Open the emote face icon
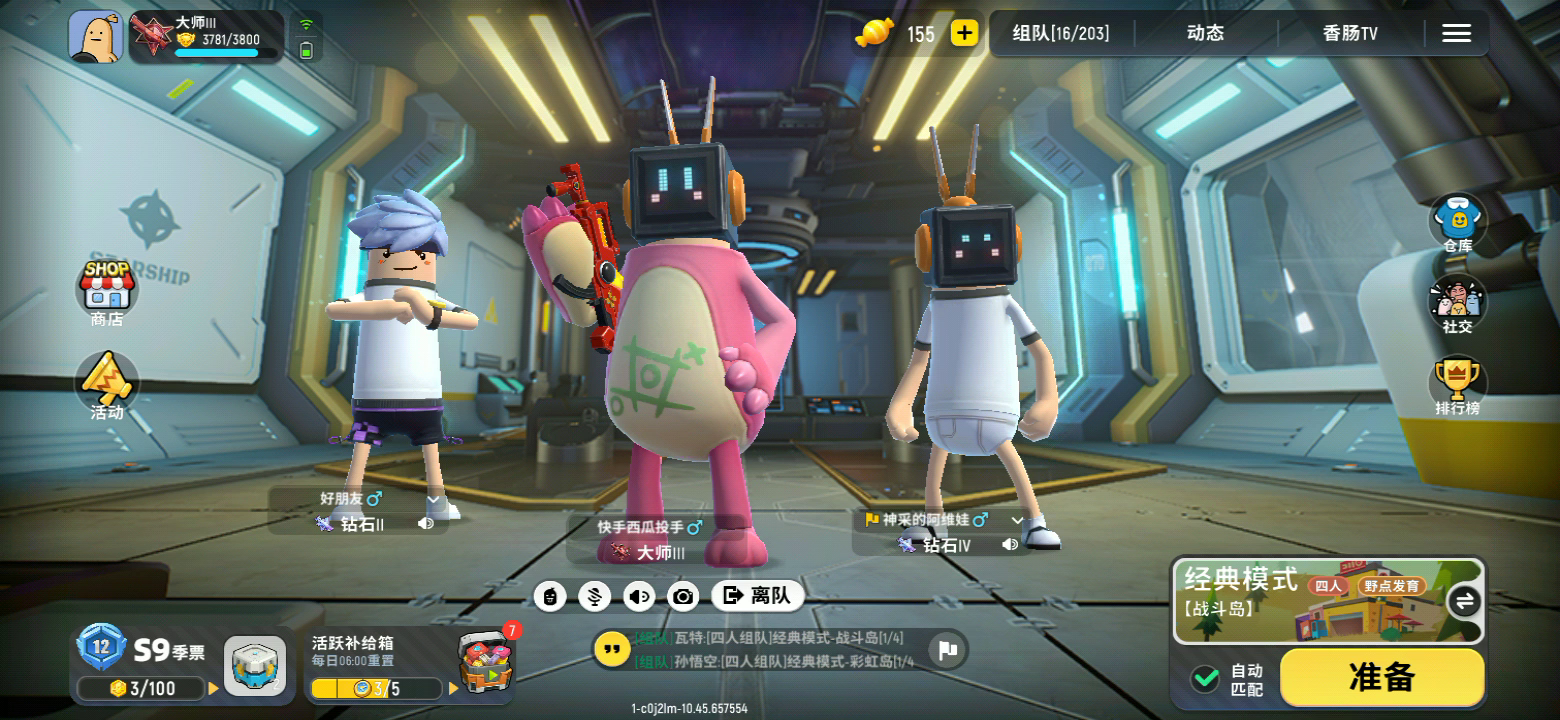The height and width of the screenshot is (720, 1560). coord(550,596)
